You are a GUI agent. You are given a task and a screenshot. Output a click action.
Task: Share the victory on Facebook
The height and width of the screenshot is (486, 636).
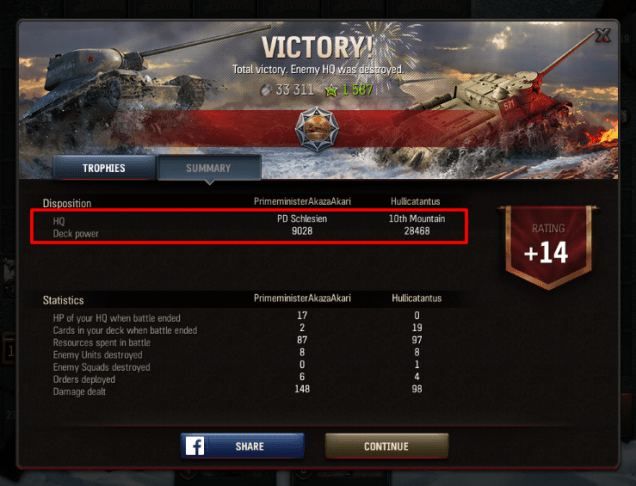coord(242,446)
